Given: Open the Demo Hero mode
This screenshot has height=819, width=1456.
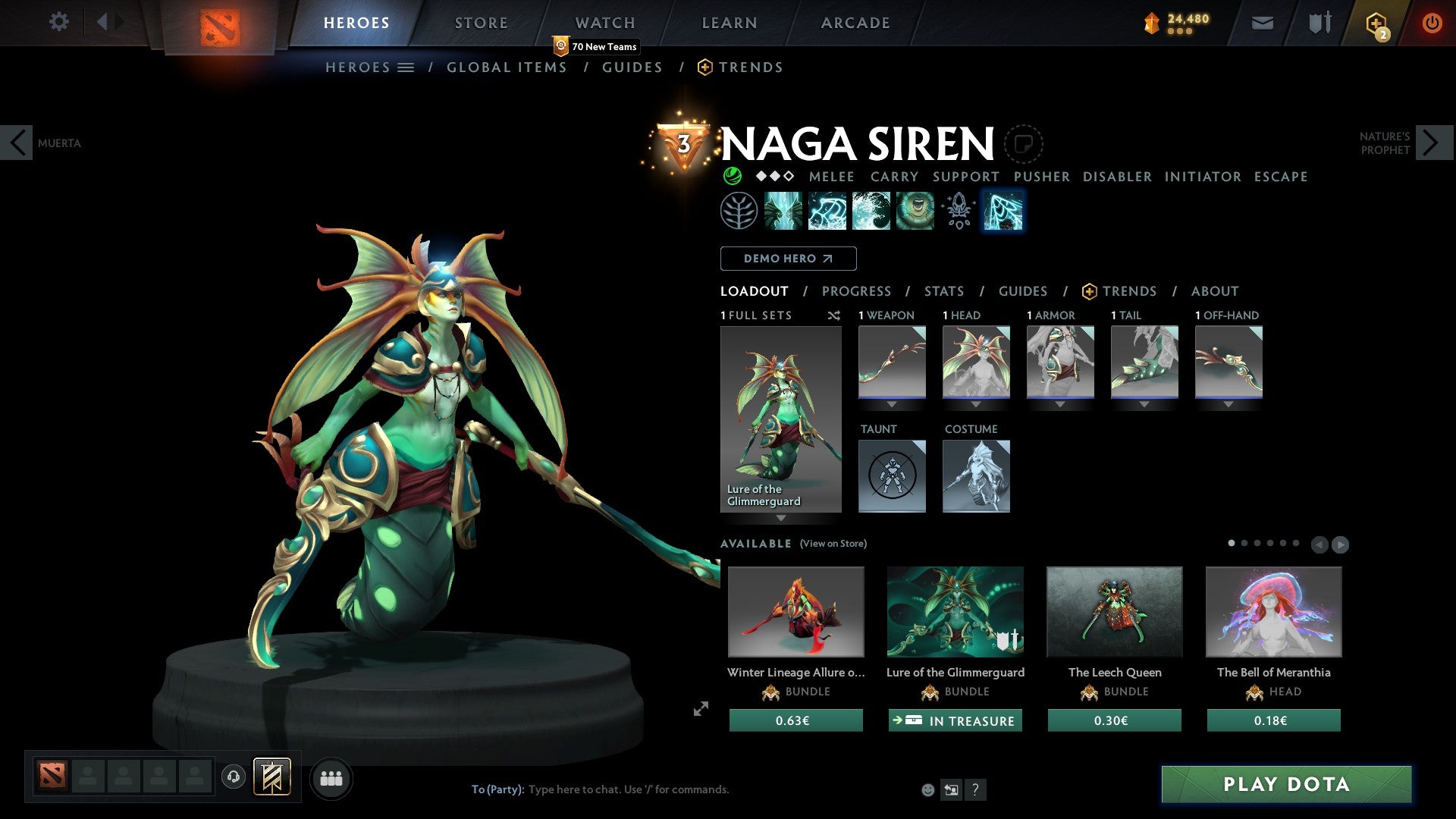Looking at the screenshot, I should point(788,259).
